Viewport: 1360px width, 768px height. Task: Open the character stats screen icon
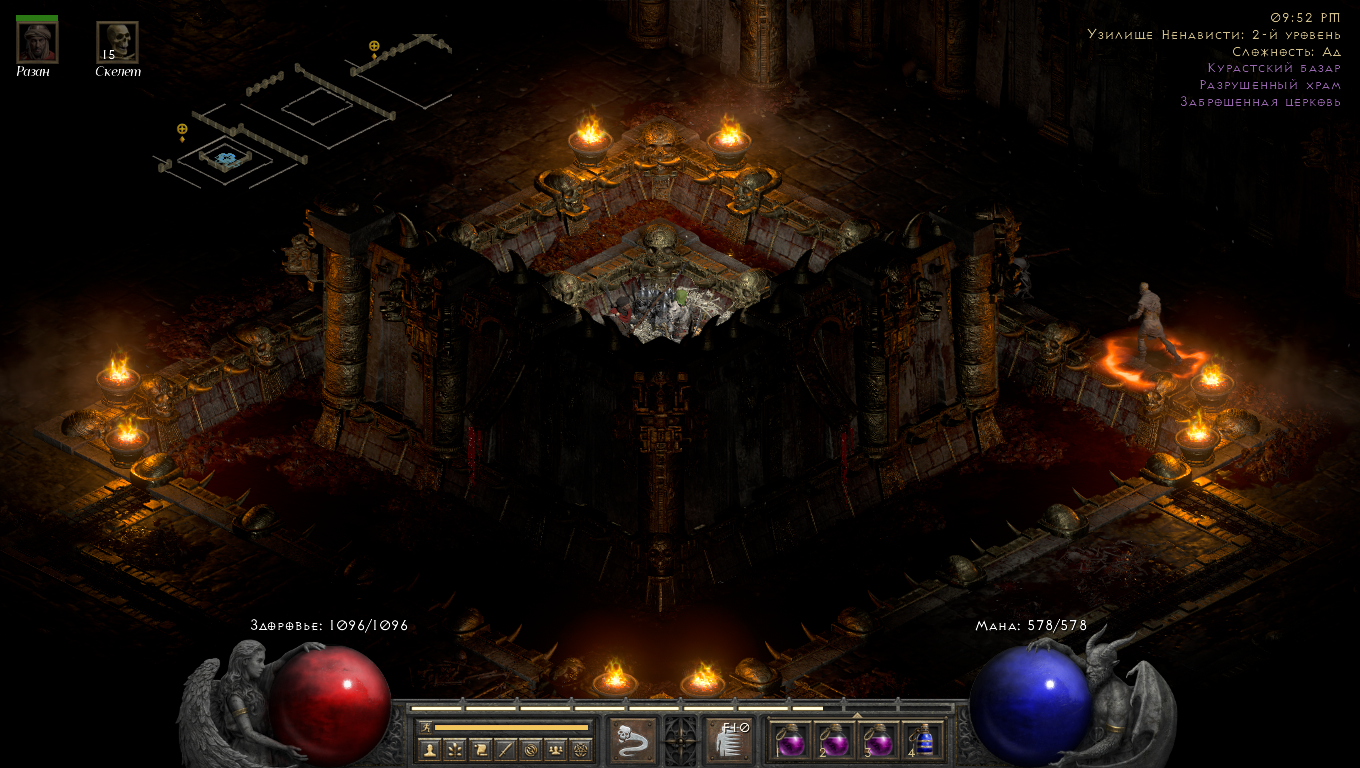431,749
